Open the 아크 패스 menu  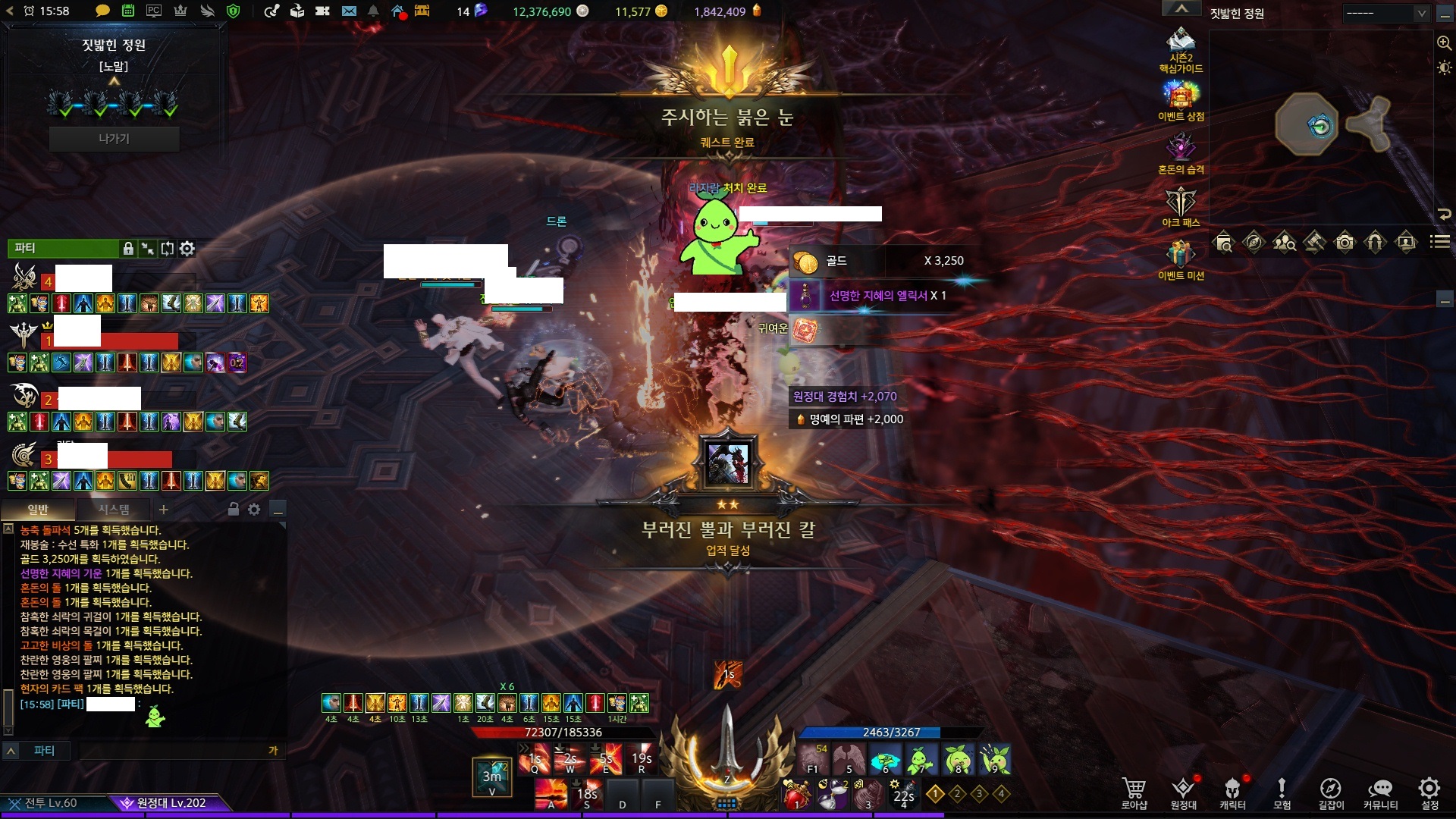pos(1181,203)
